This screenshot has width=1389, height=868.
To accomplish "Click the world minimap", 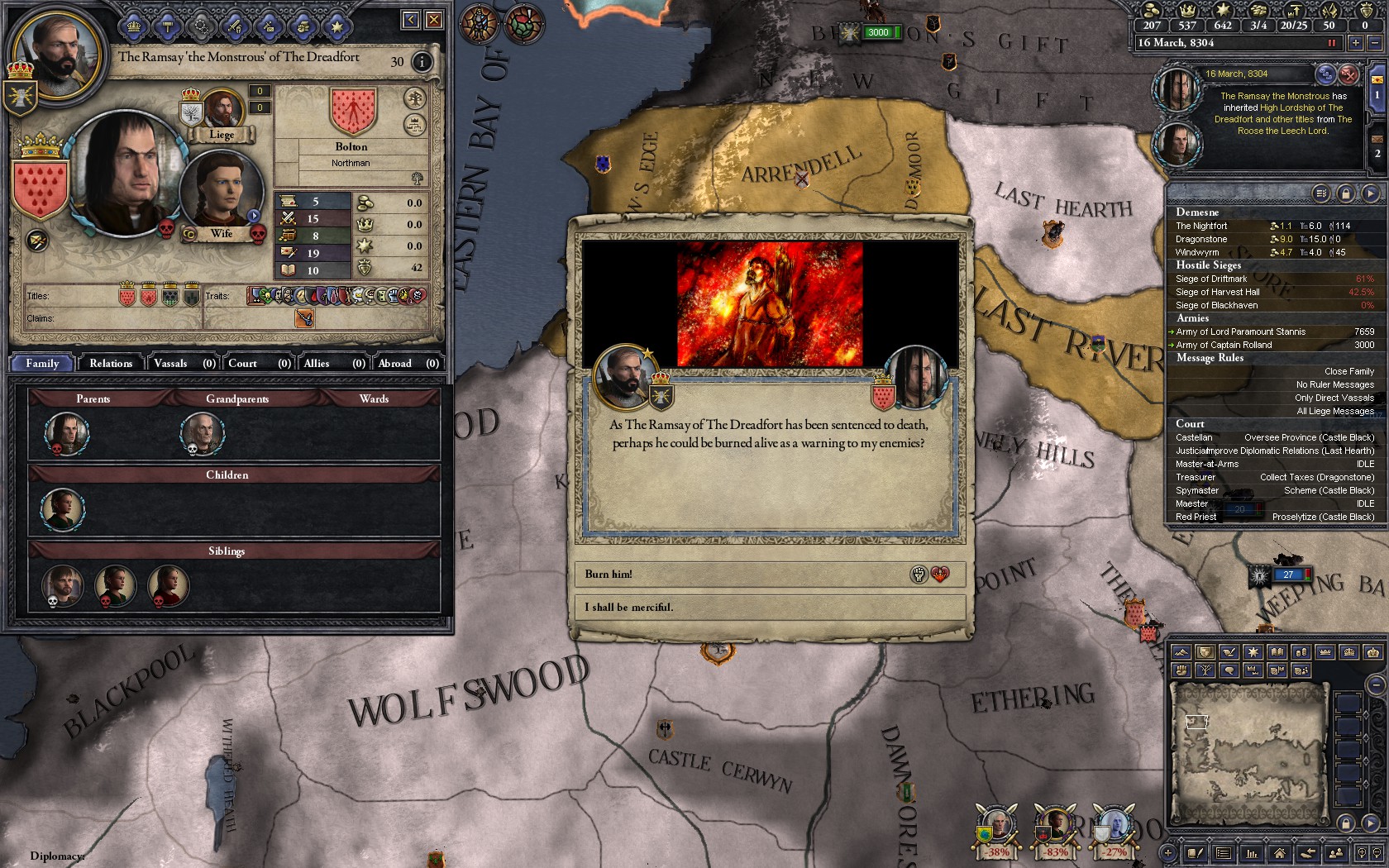I will pyautogui.click(x=1248, y=752).
